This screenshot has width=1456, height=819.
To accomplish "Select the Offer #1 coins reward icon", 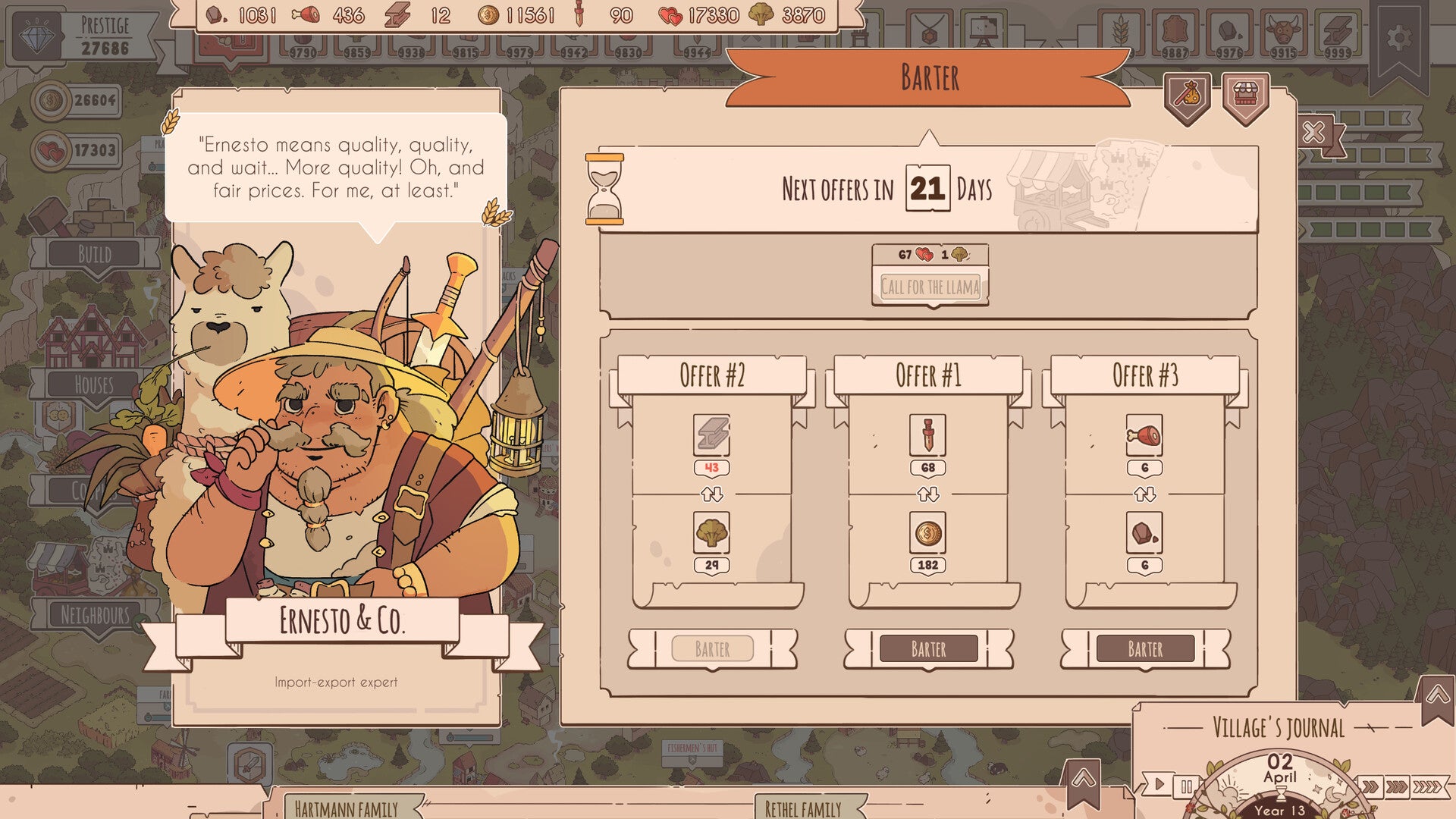I will tap(927, 534).
